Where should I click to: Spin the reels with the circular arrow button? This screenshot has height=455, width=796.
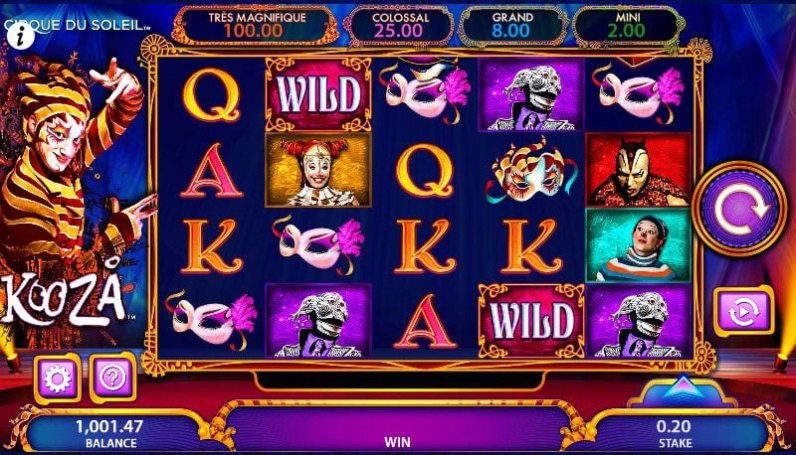click(739, 210)
